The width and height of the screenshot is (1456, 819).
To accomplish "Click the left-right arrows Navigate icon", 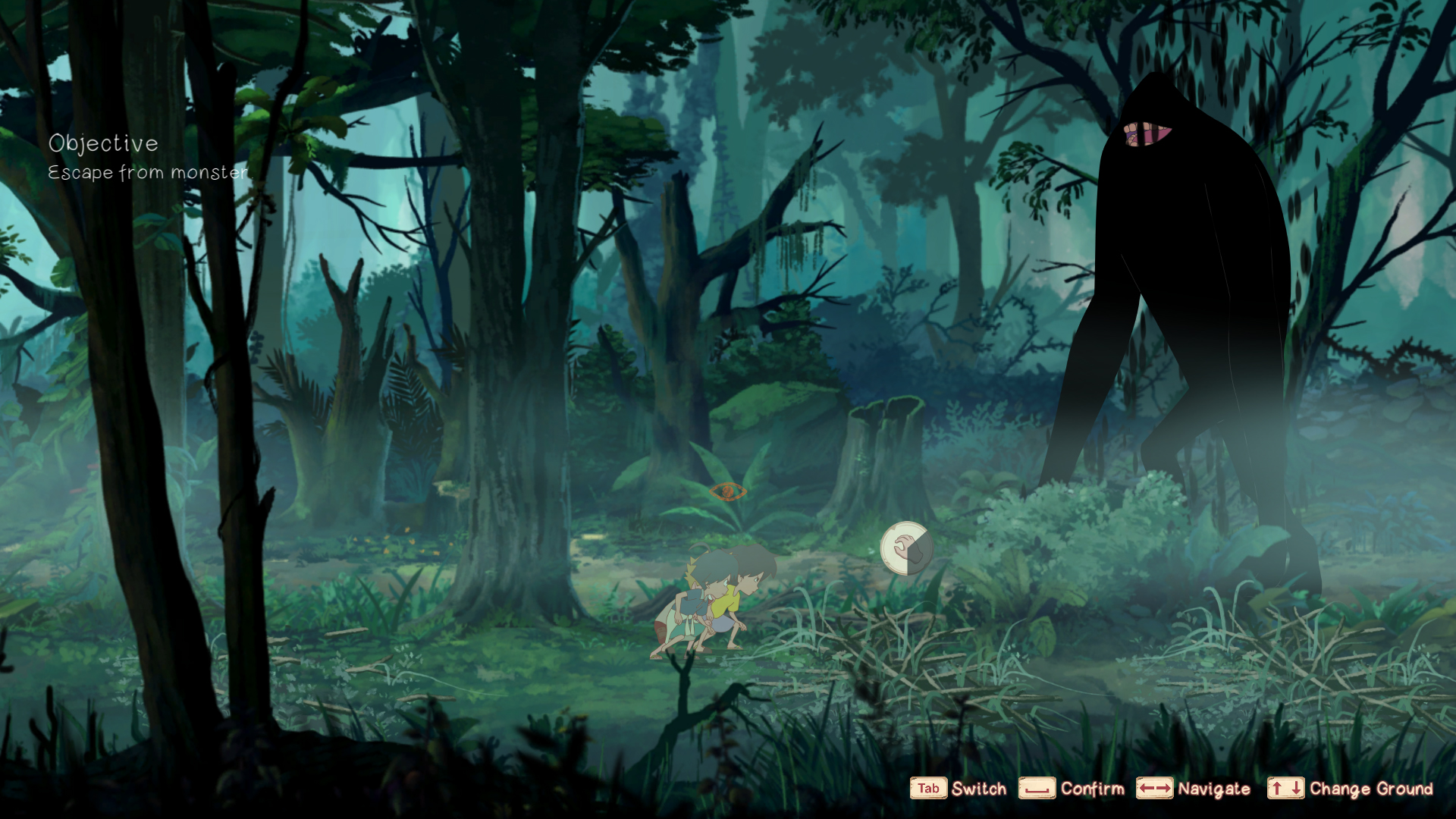I will click(1156, 789).
